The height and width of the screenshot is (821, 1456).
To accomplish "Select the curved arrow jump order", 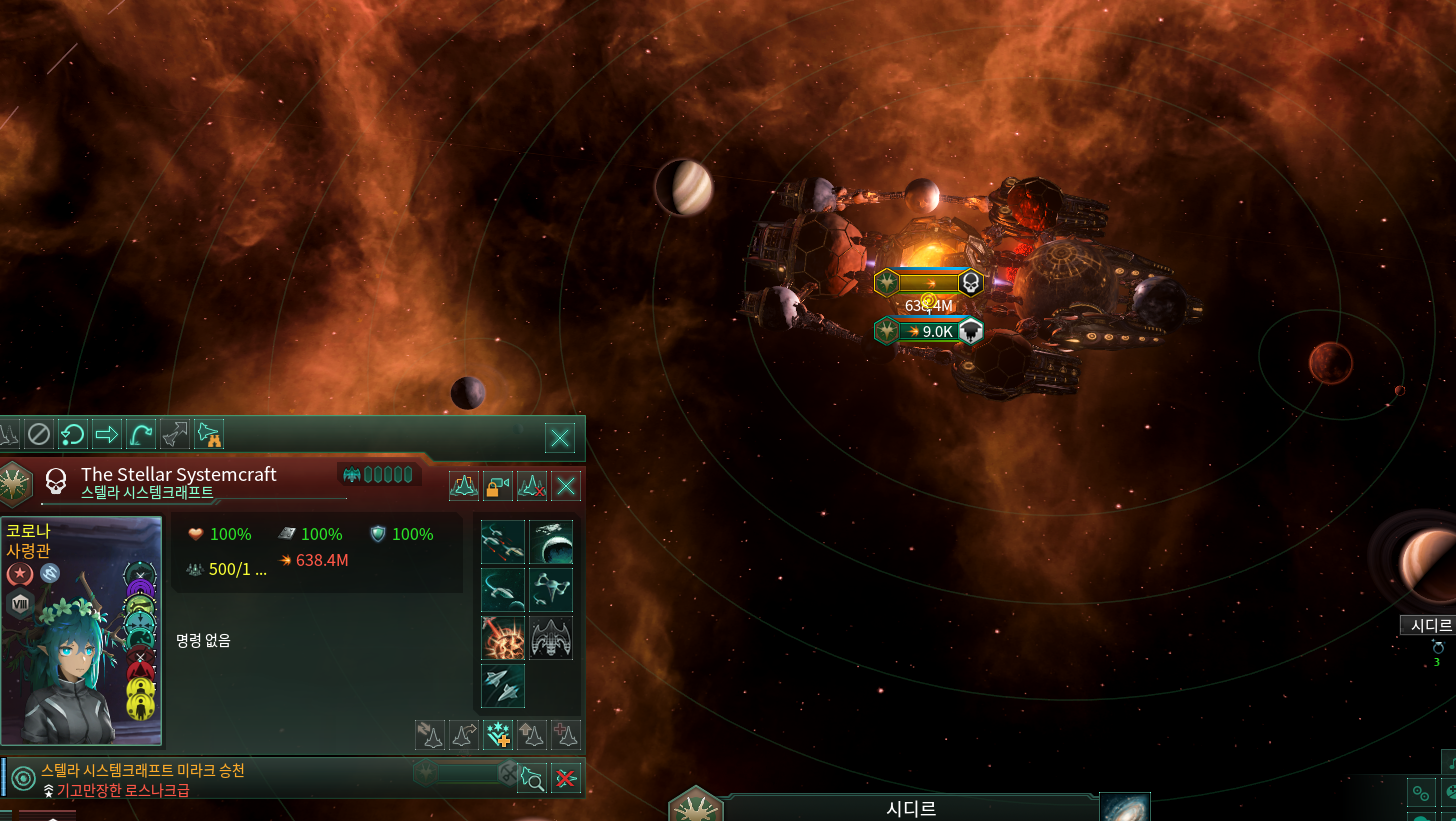I will [140, 434].
